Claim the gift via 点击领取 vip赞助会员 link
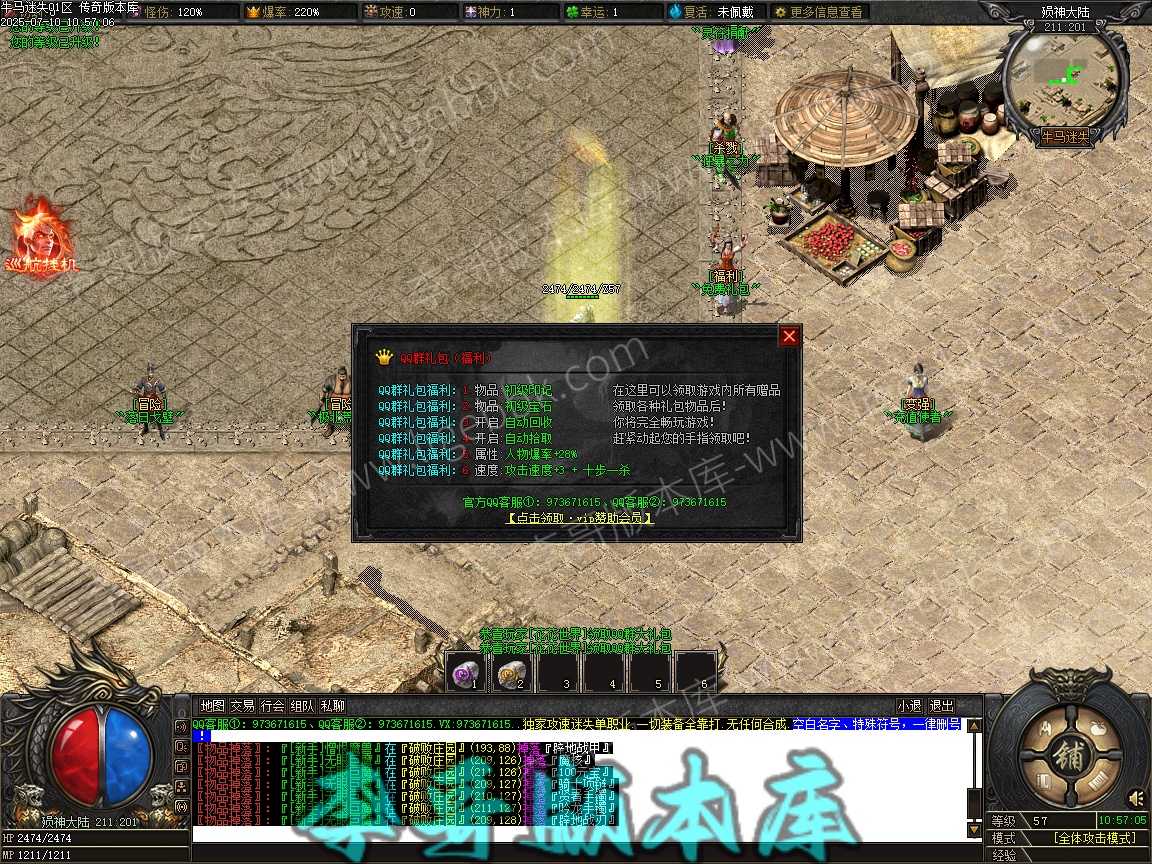This screenshot has width=1152, height=864. [580, 518]
